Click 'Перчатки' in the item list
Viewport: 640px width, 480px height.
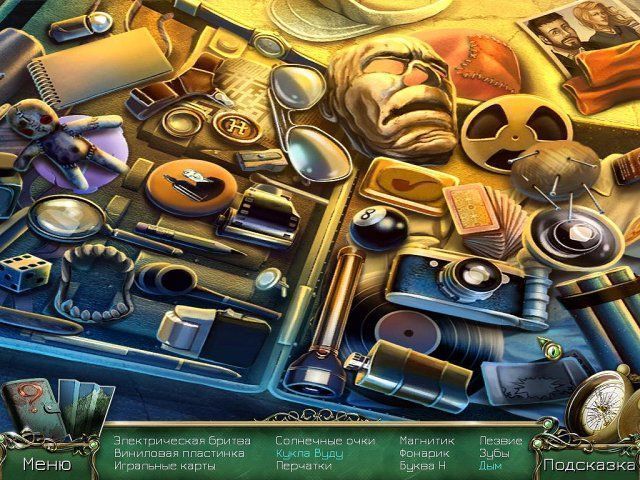[x=303, y=466]
